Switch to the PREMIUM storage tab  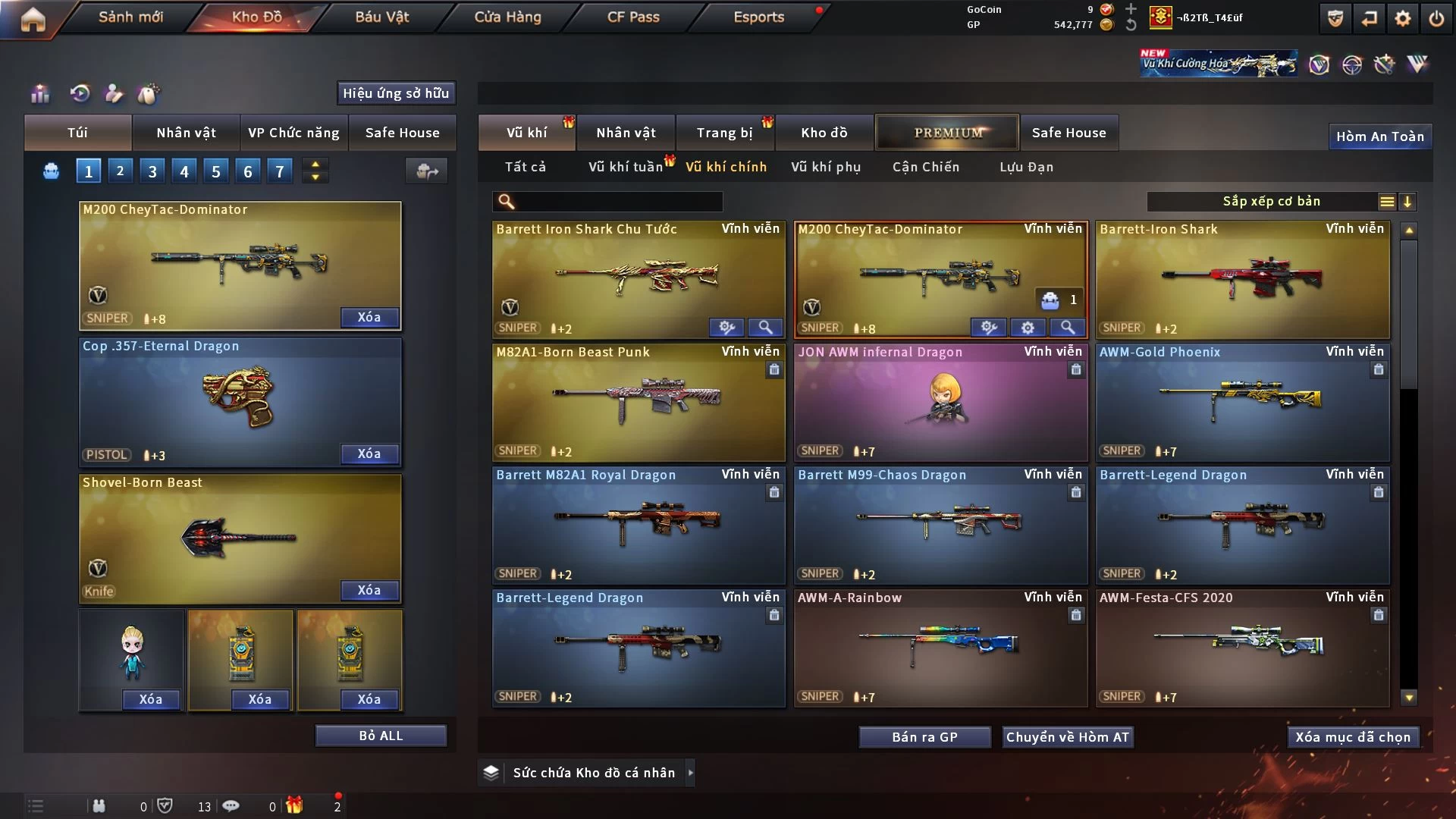click(x=947, y=133)
